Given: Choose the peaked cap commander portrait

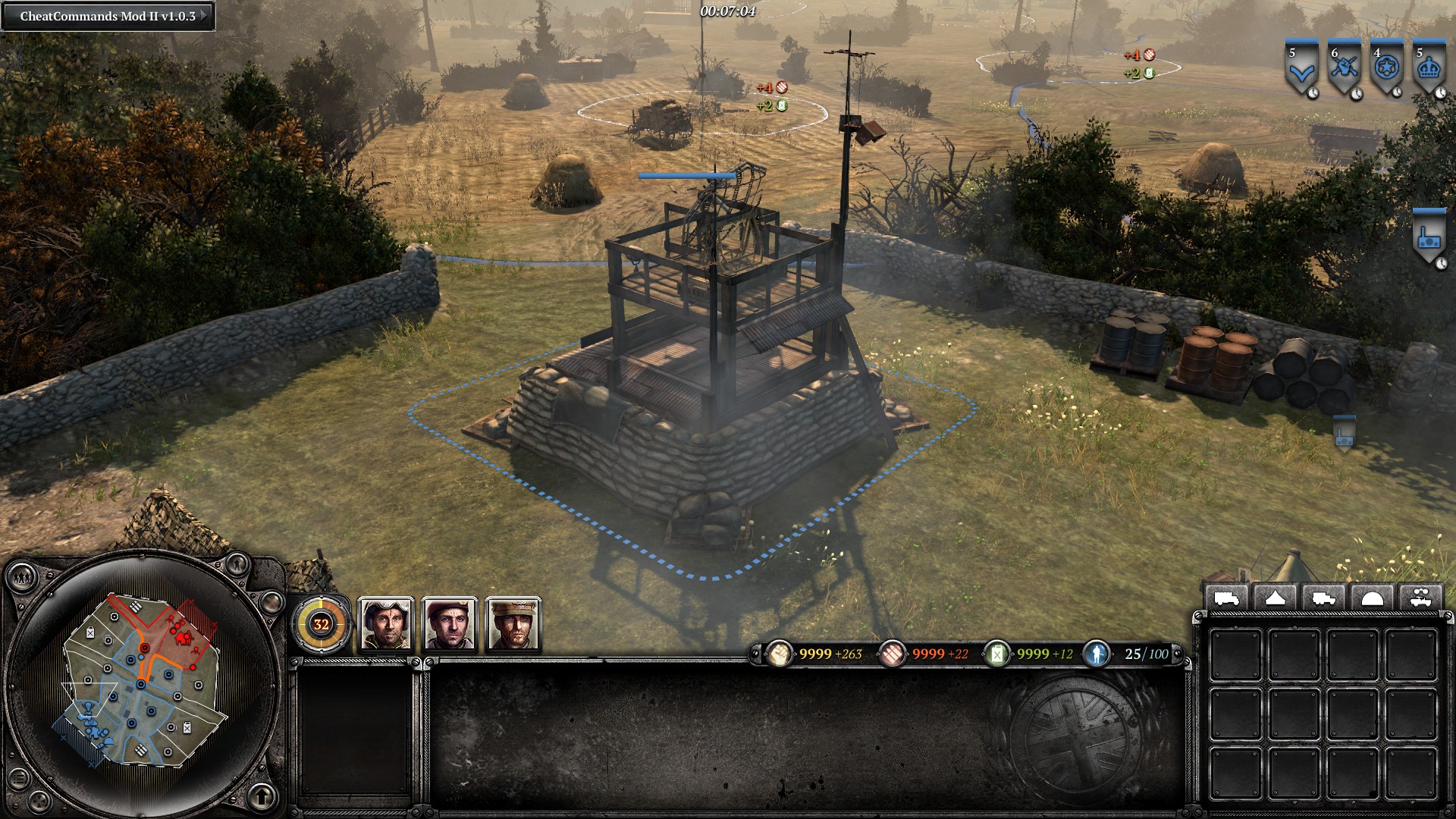Looking at the screenshot, I should pos(513,624).
